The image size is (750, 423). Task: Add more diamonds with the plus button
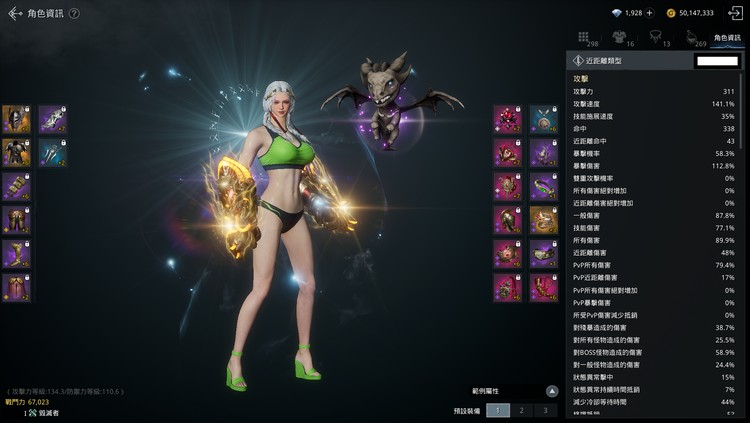point(650,13)
